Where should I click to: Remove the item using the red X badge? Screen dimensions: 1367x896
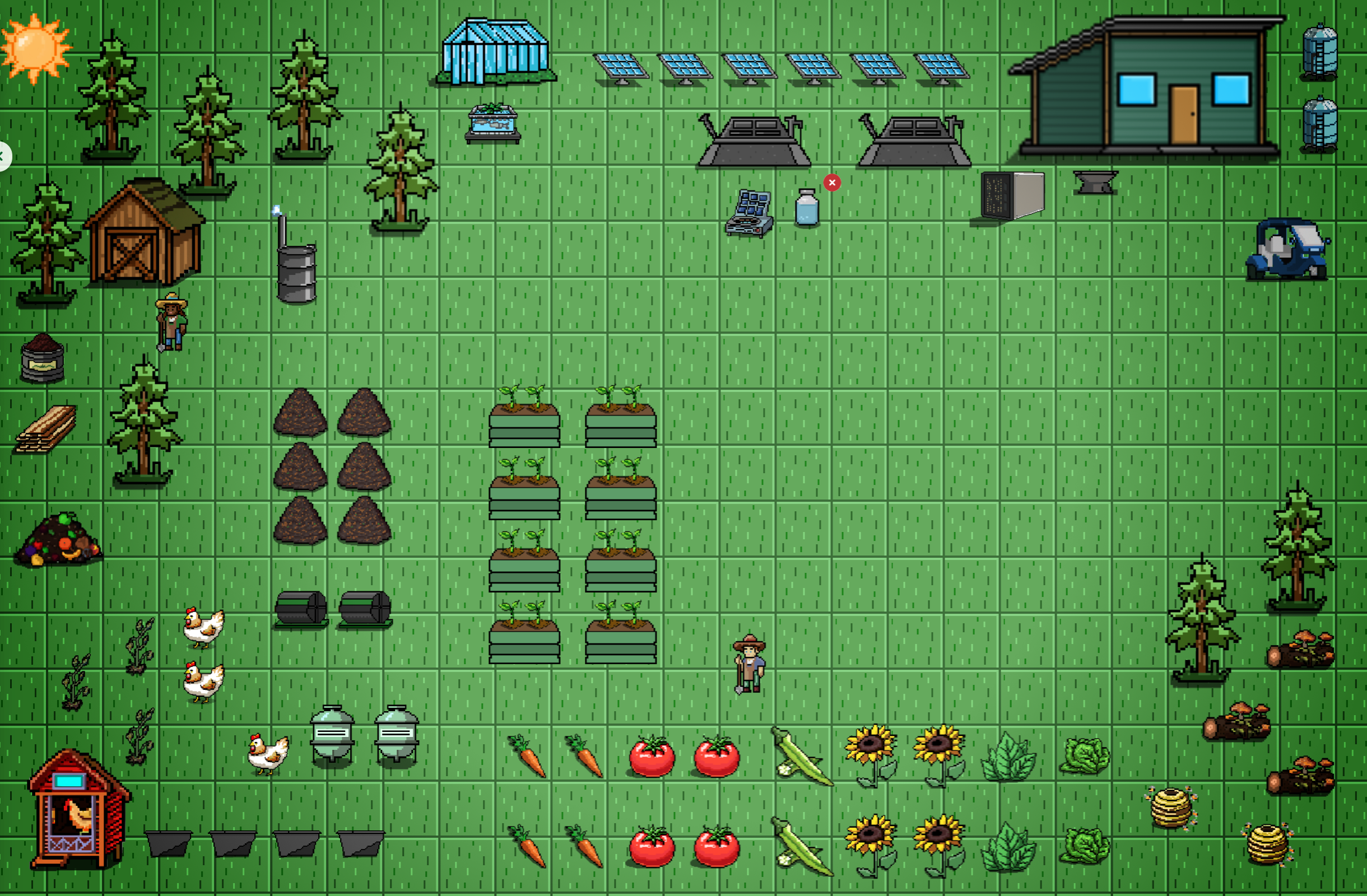(x=831, y=182)
